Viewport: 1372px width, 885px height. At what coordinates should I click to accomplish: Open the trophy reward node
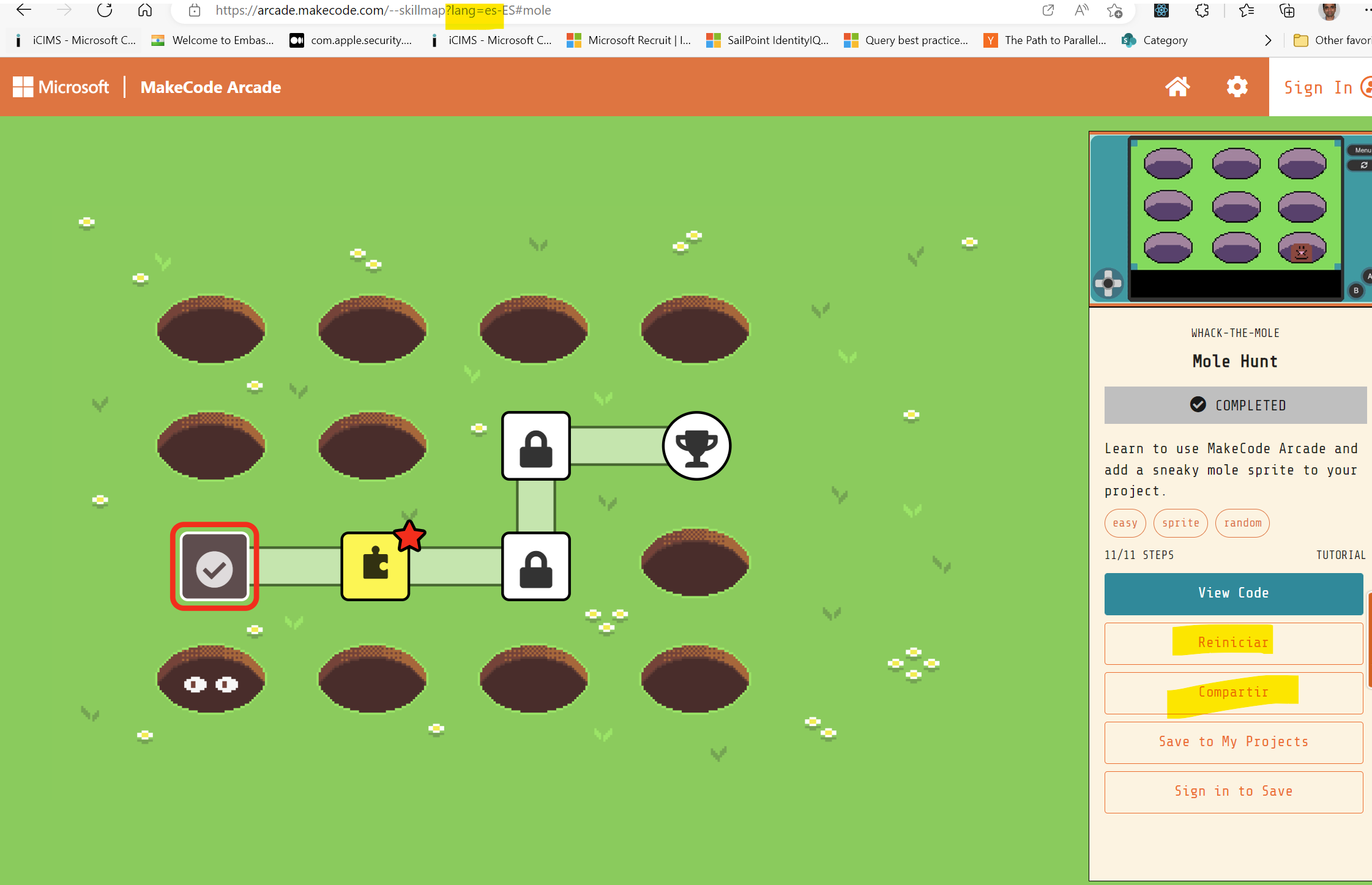point(696,445)
